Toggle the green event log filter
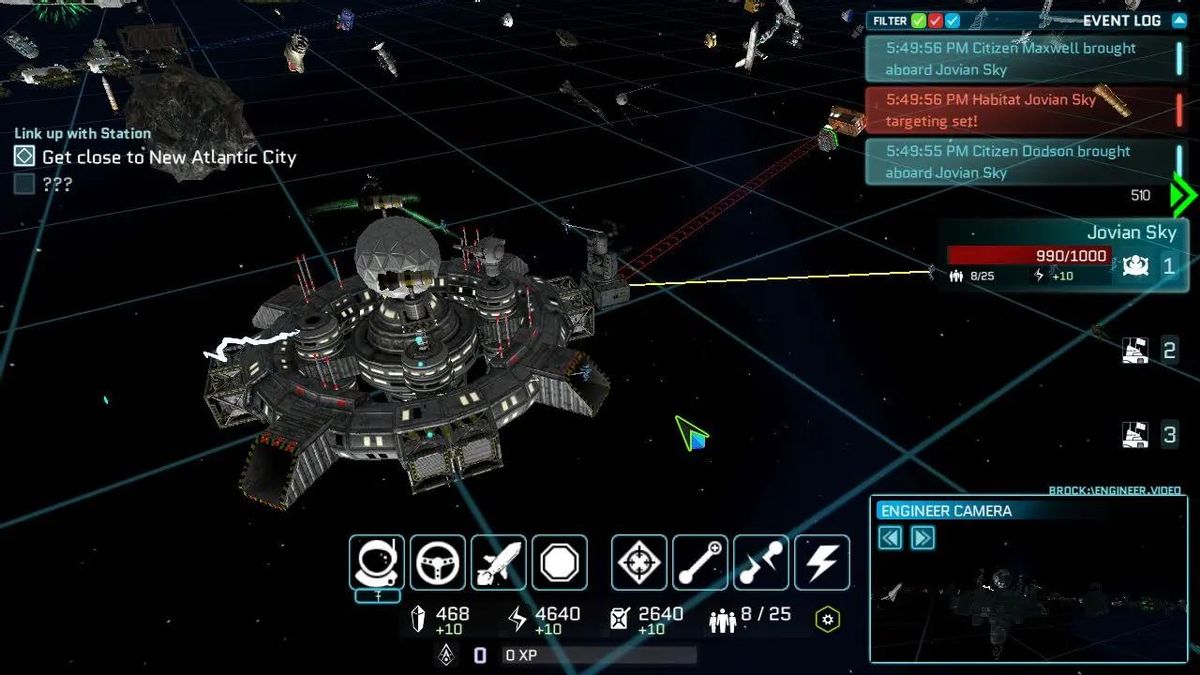1200x675 pixels. point(919,20)
